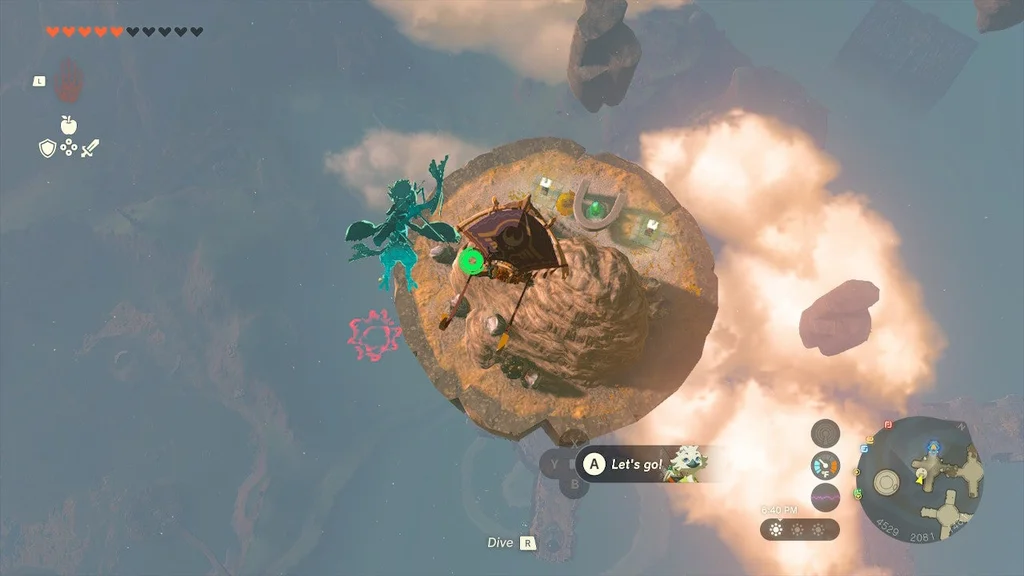Choose the shield quick-select icon
The width and height of the screenshot is (1024, 576).
click(x=47, y=148)
